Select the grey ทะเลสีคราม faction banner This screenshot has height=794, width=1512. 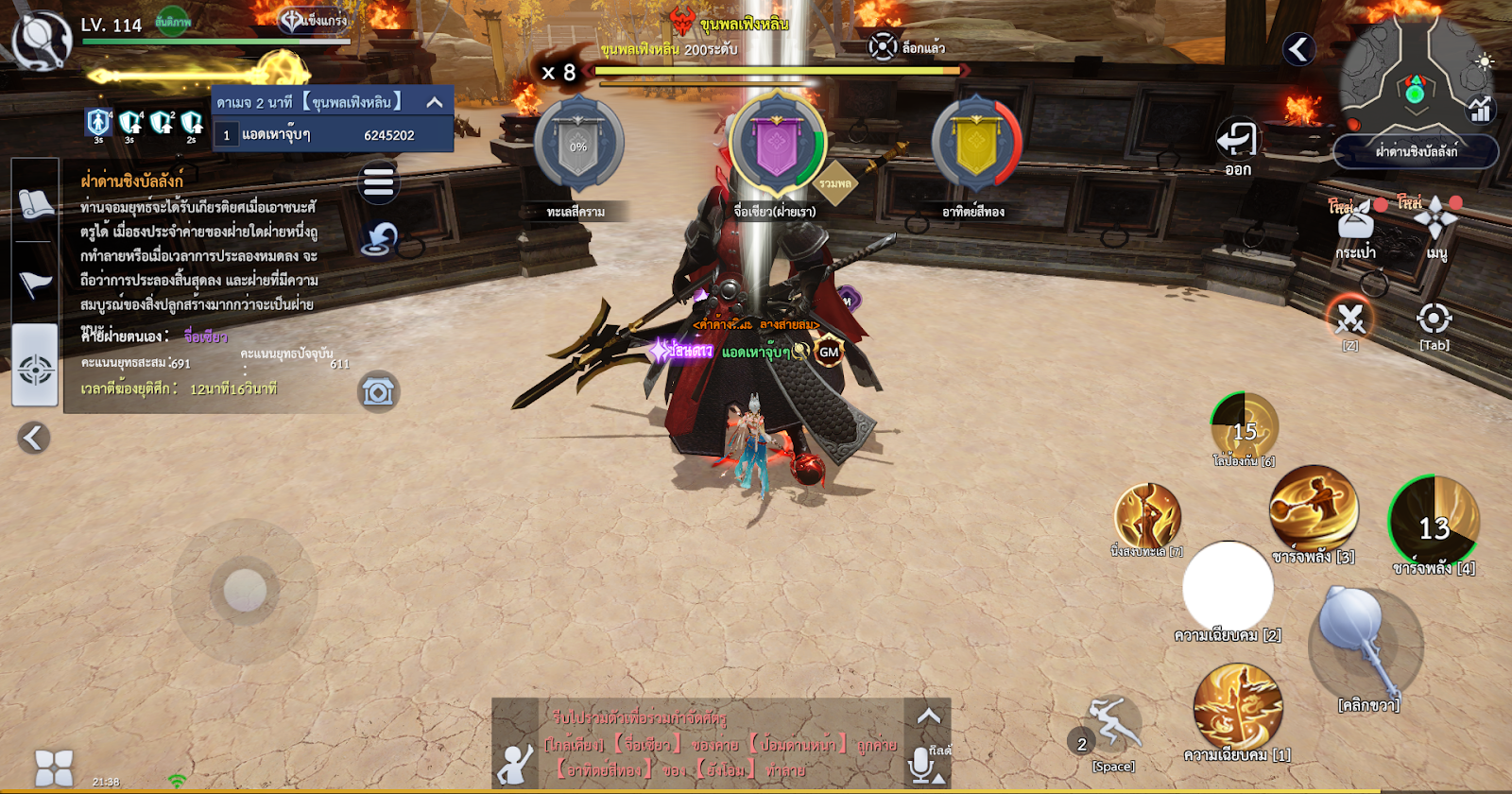click(x=578, y=147)
